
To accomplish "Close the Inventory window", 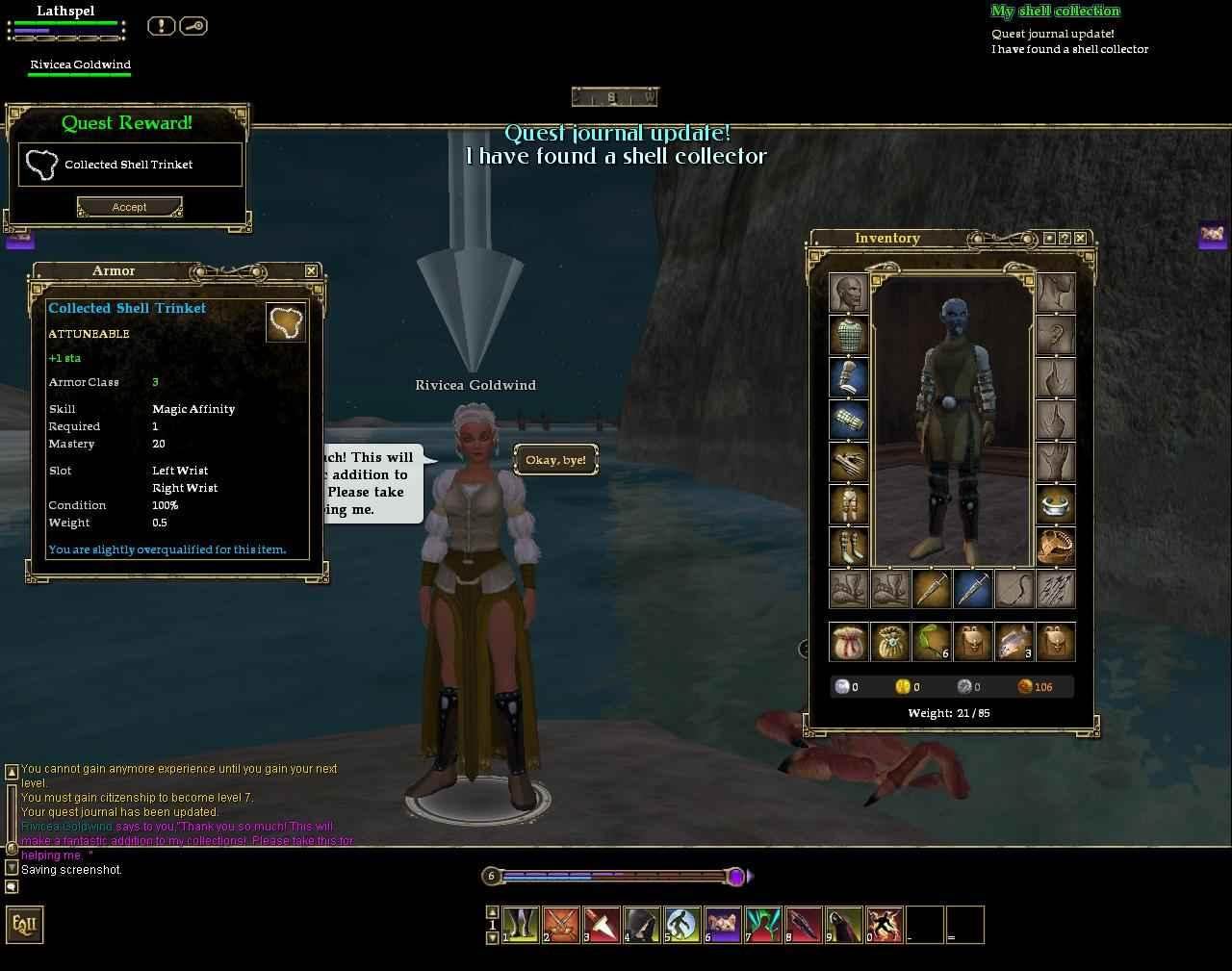I will (1081, 238).
